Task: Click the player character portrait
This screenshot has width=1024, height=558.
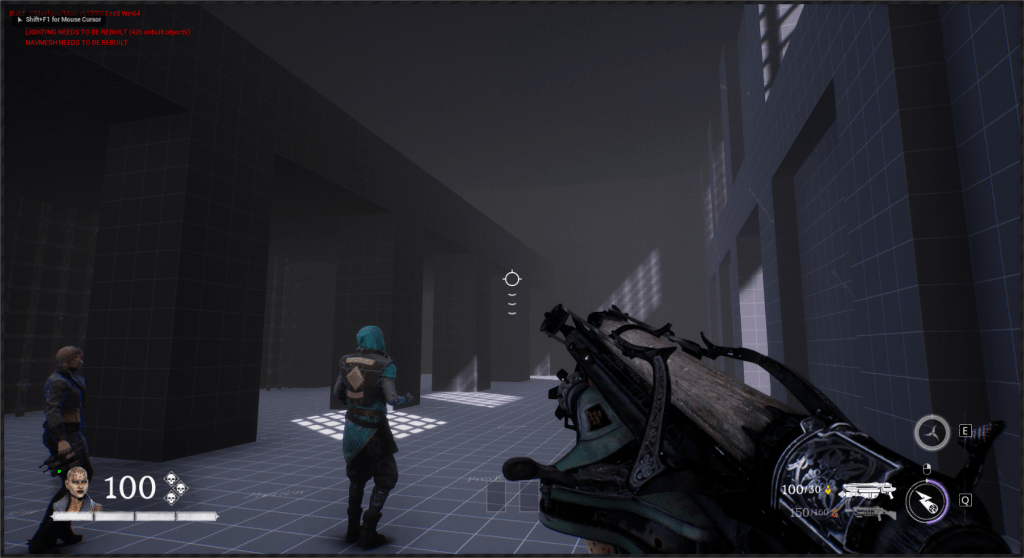Action: point(77,491)
